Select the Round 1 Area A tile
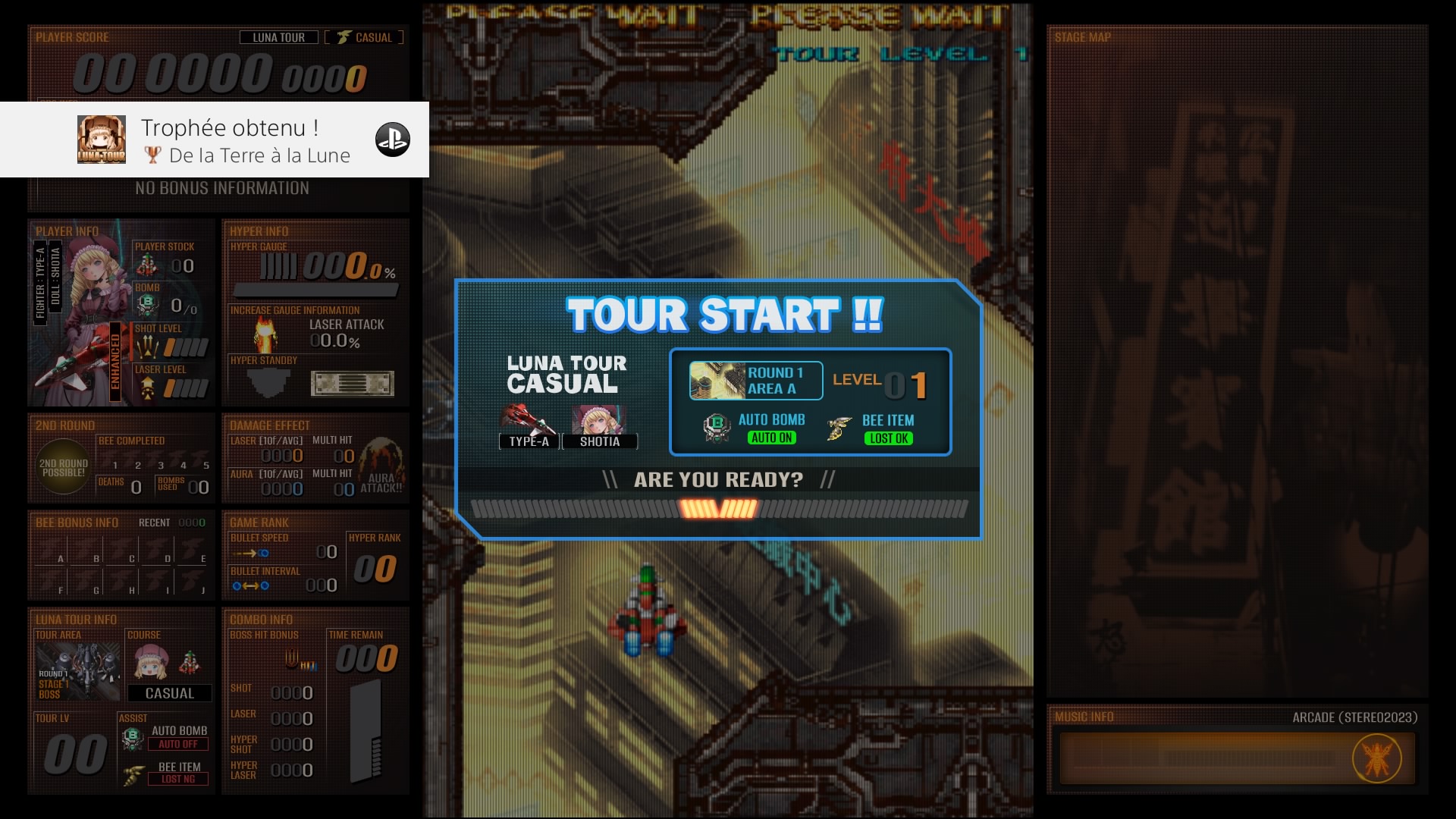Screen dimensions: 1456x819 coord(755,381)
